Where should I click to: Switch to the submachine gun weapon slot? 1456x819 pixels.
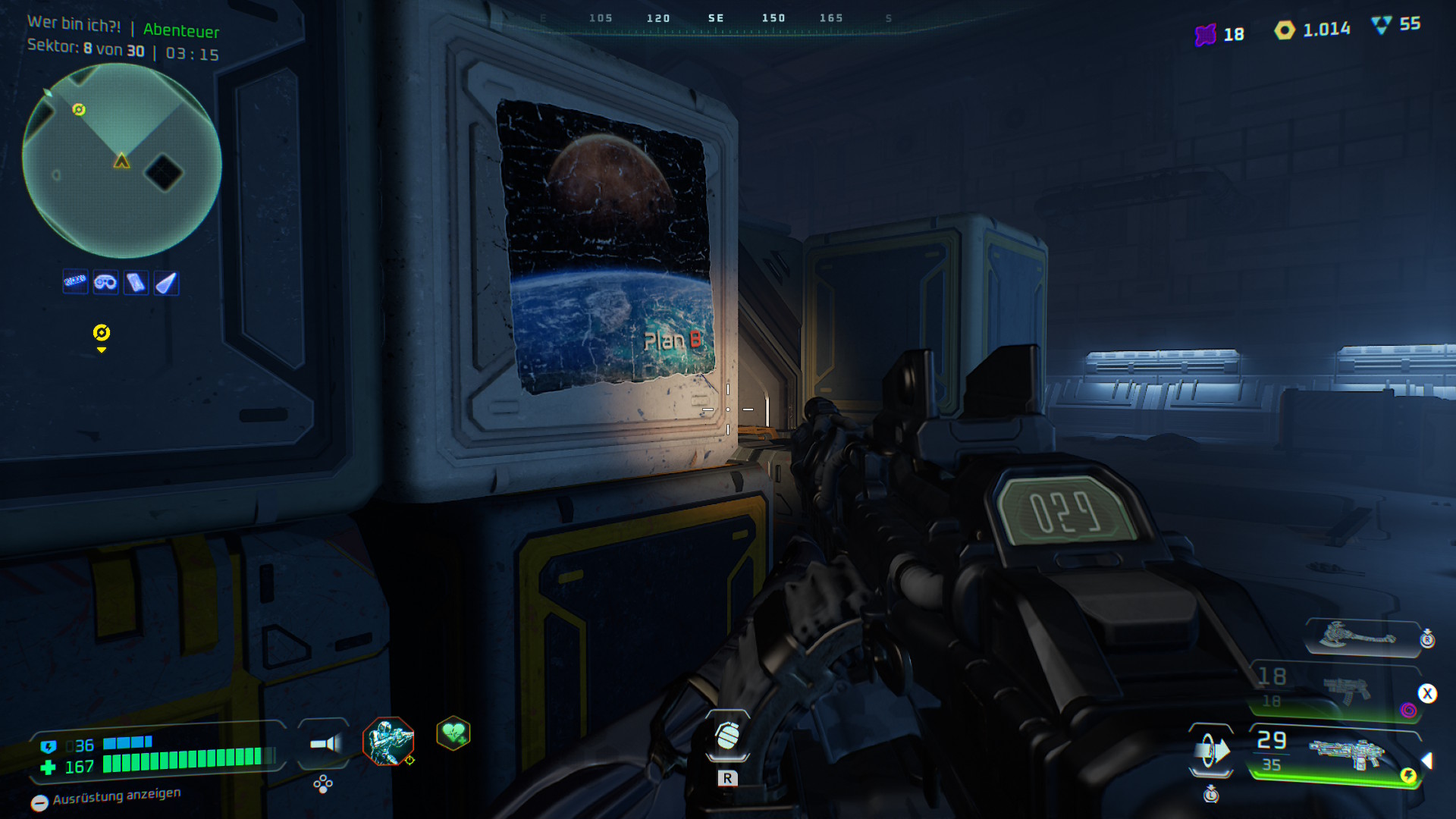pos(1345,690)
